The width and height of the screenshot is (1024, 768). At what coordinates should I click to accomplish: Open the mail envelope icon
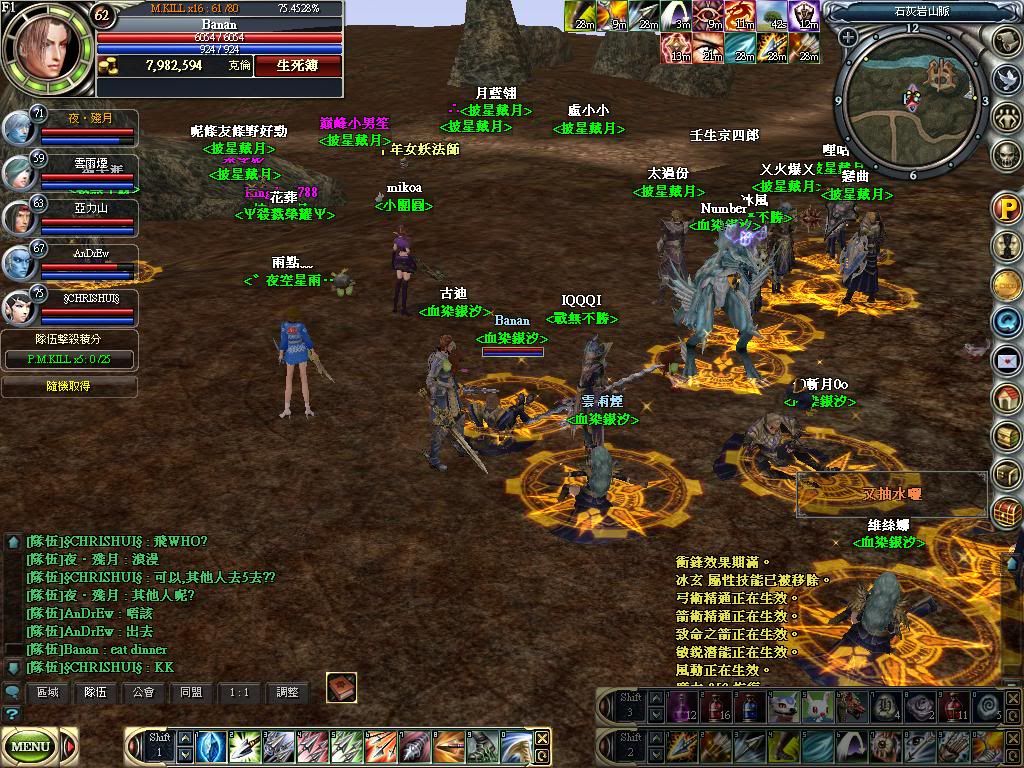1005,358
